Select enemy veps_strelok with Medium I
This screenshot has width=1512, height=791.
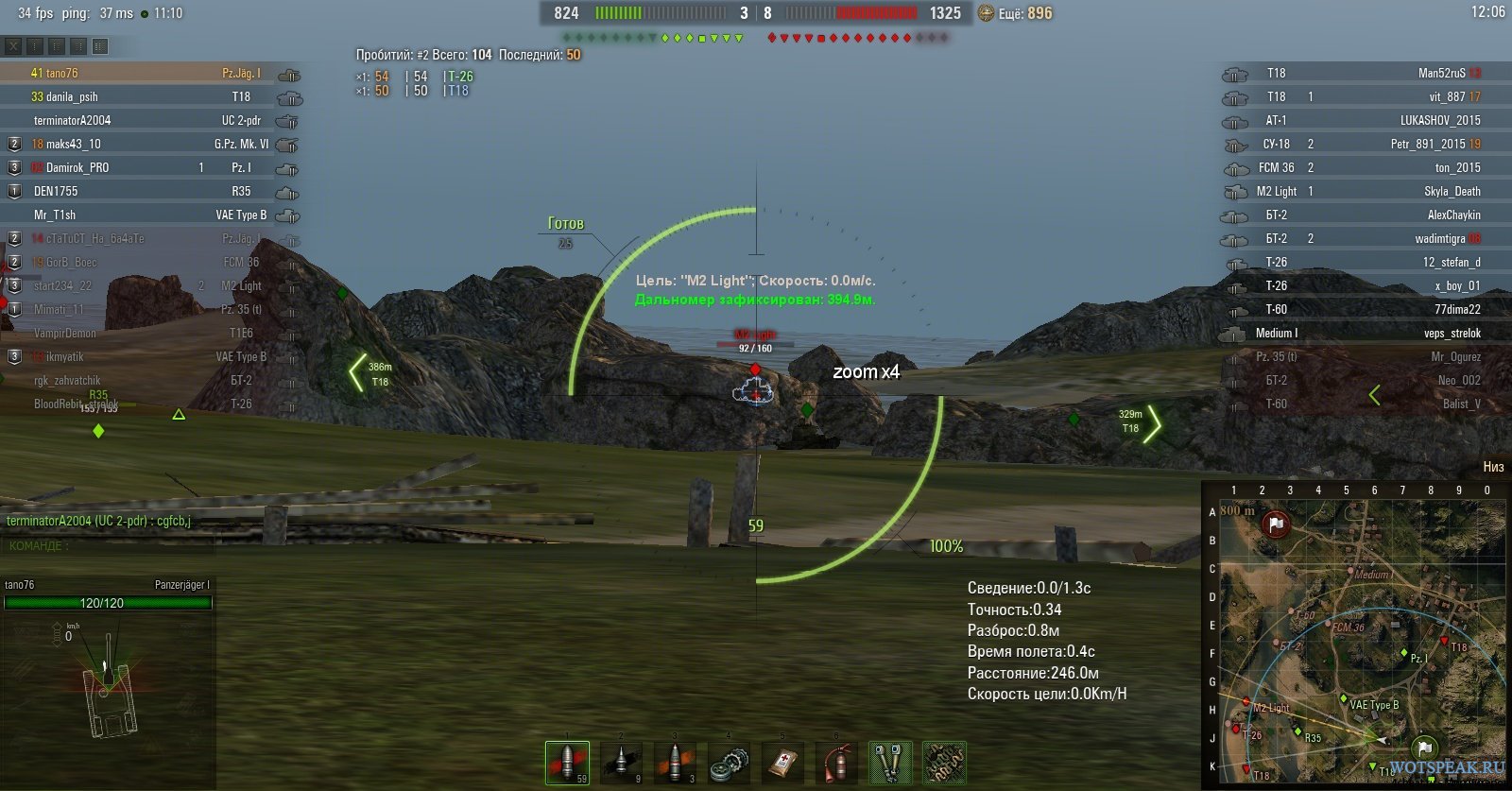(1452, 333)
